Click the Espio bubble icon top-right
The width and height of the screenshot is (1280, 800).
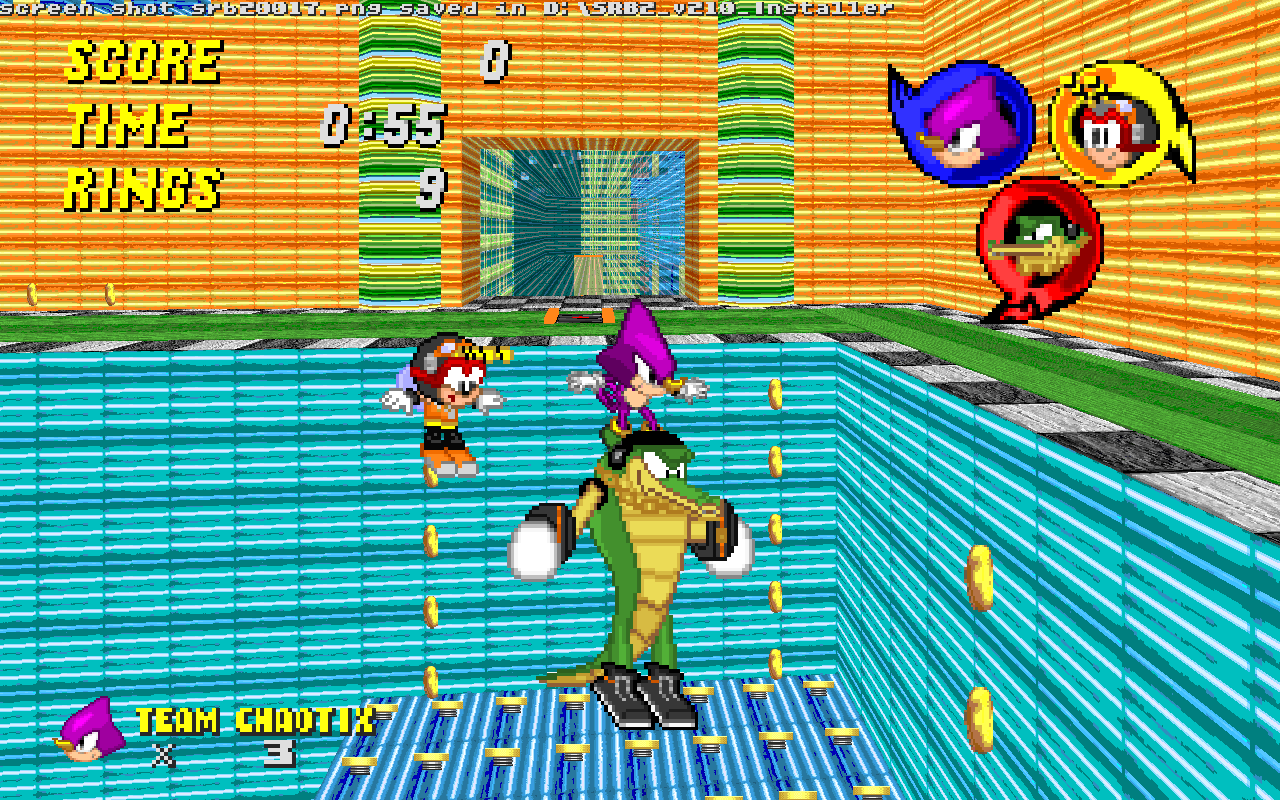[962, 115]
